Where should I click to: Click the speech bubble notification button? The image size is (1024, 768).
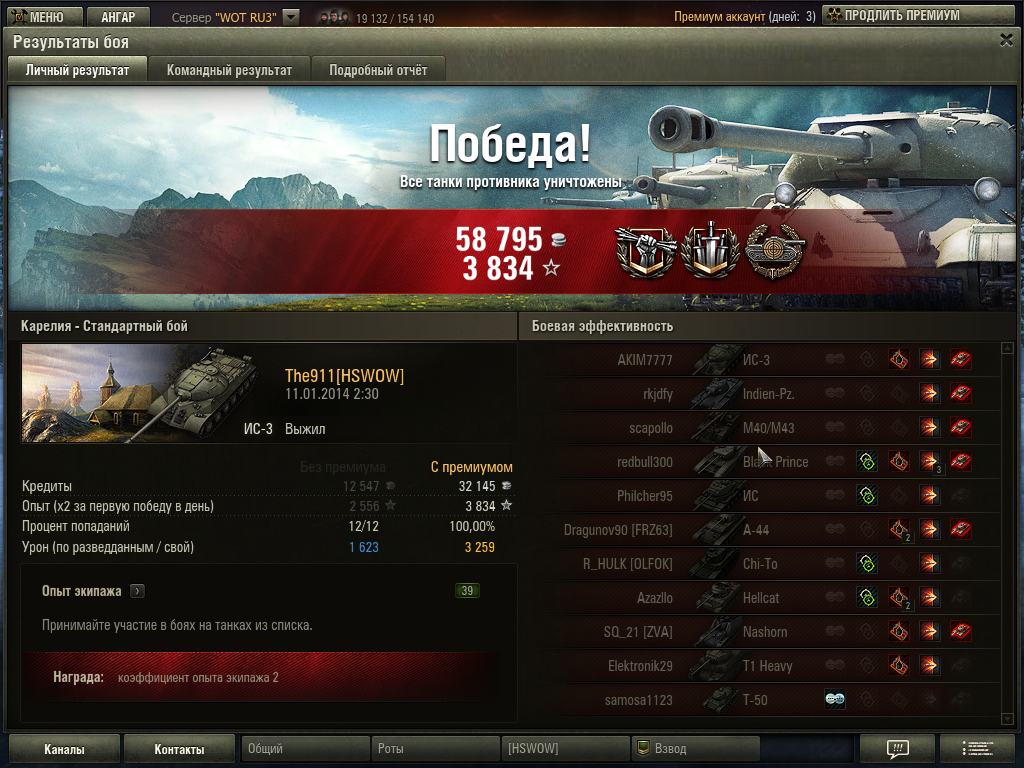tap(897, 749)
